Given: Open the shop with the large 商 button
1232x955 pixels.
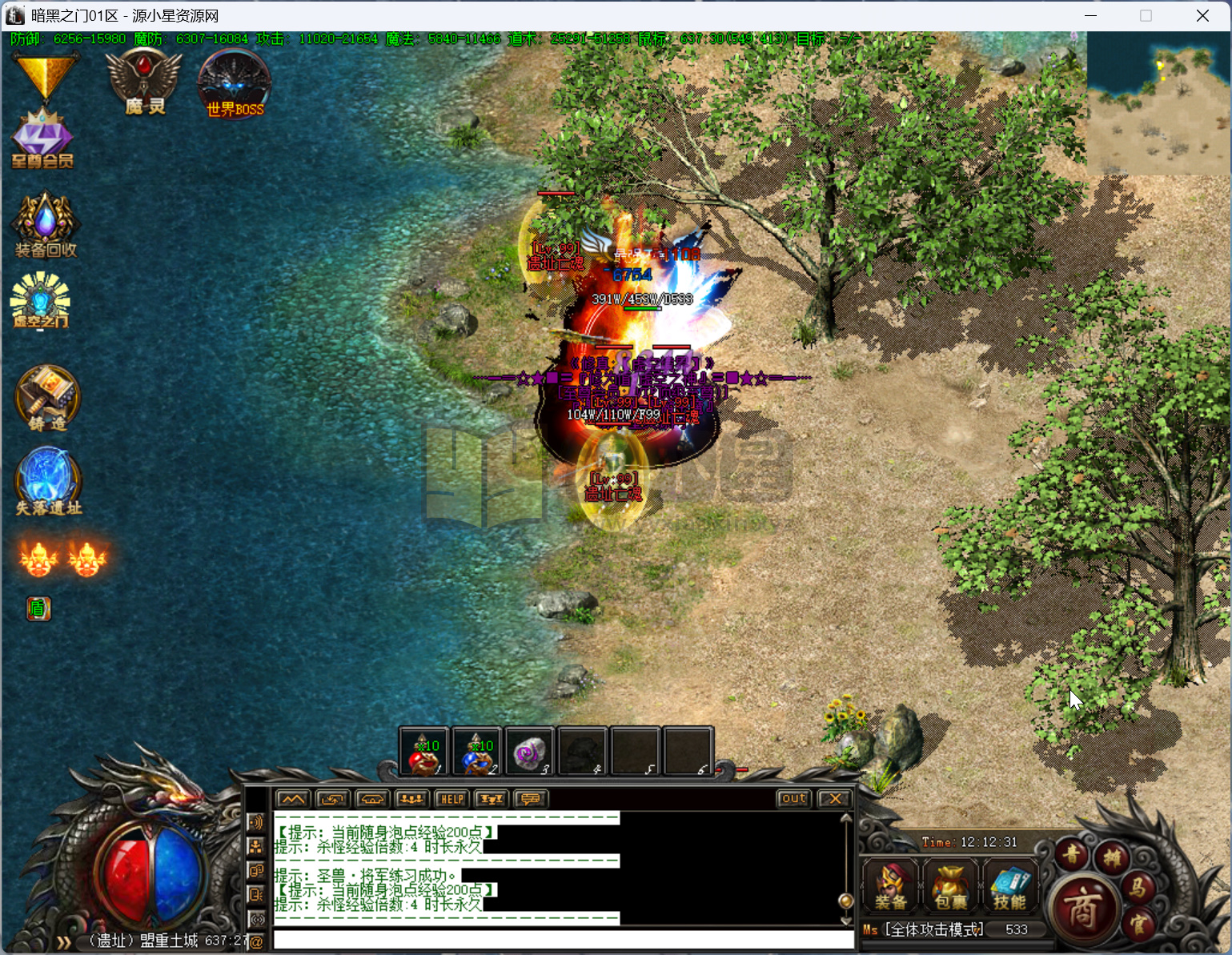Looking at the screenshot, I should coord(1082,909).
